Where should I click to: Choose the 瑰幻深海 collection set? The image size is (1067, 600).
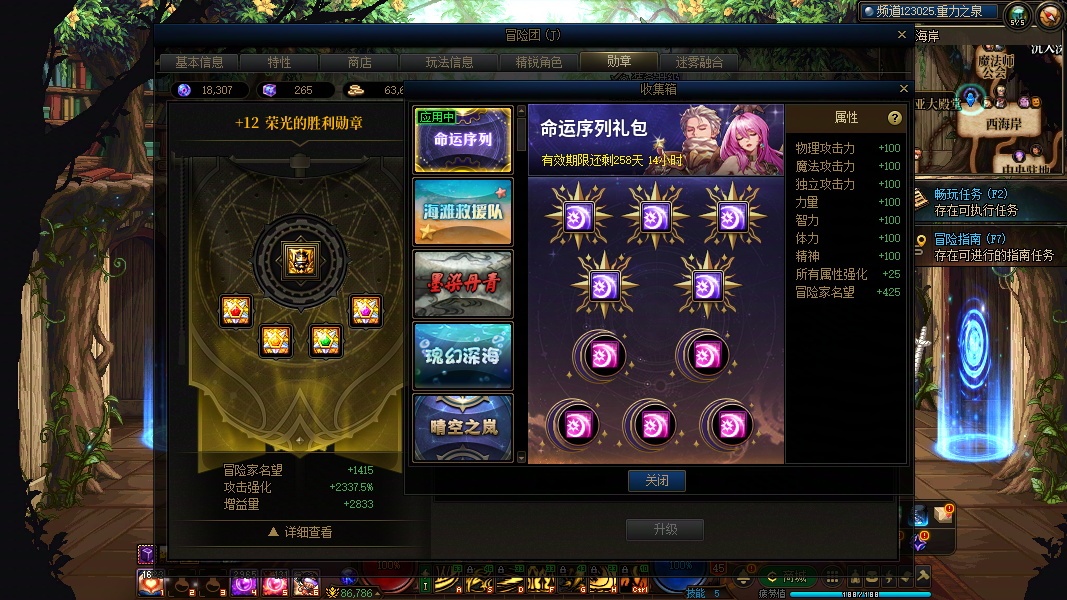tap(463, 356)
